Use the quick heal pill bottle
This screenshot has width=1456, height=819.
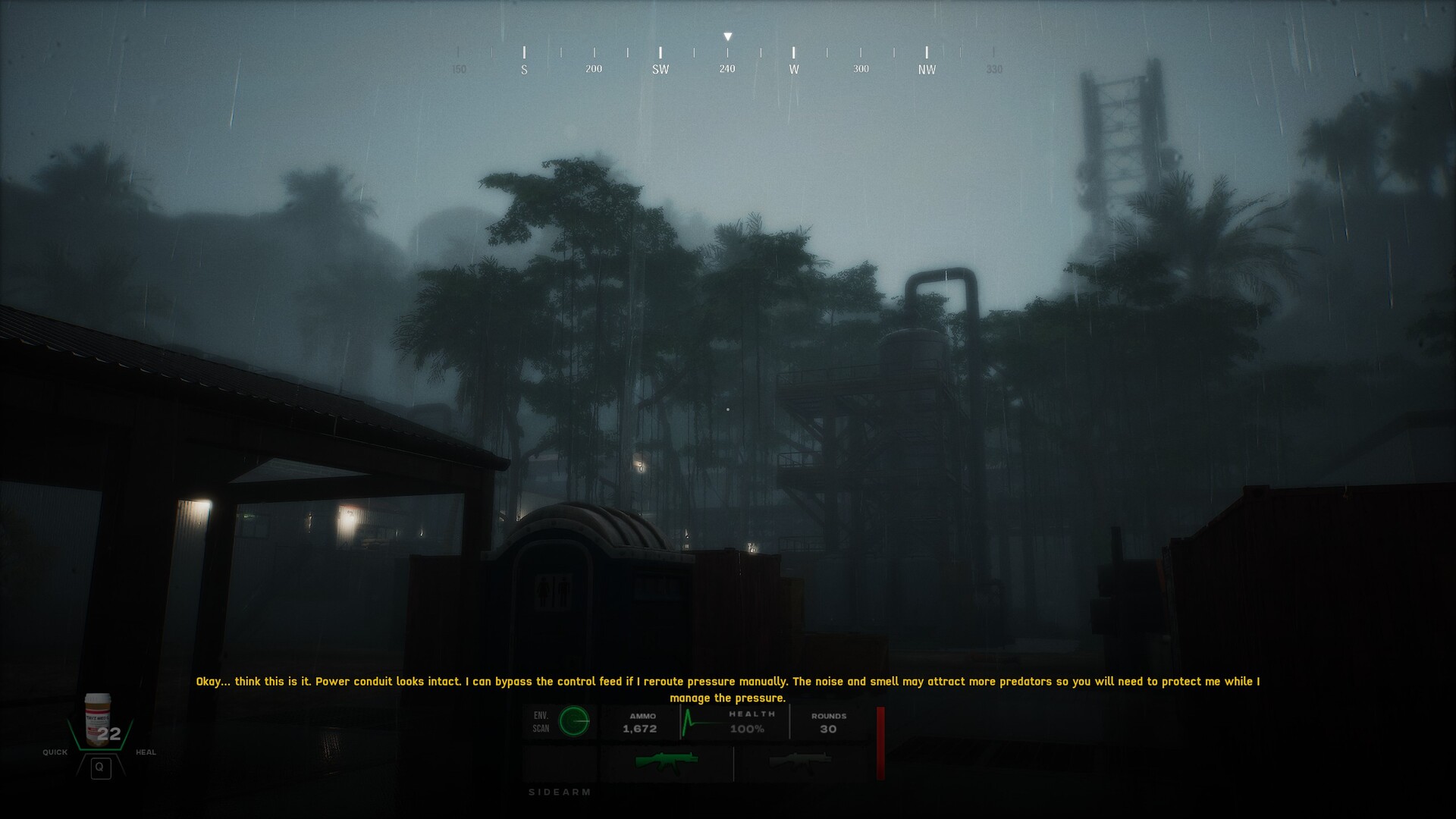click(x=99, y=720)
